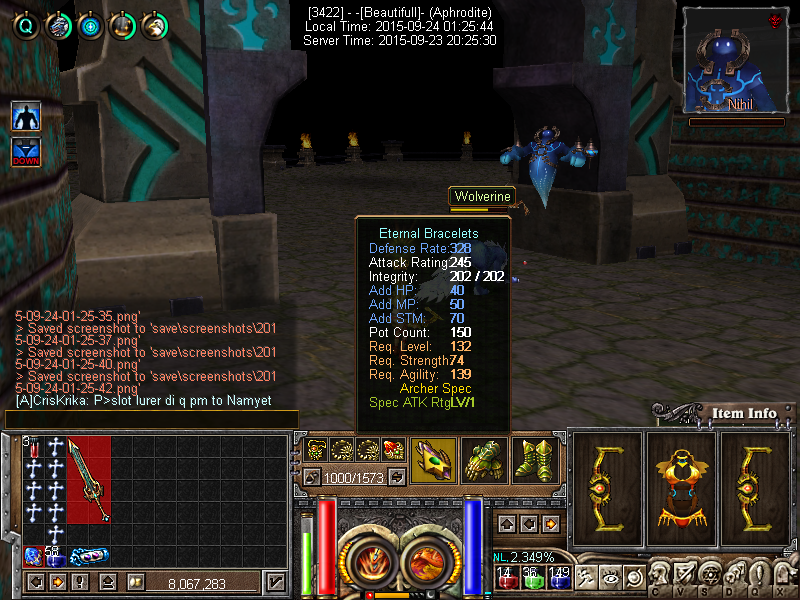Pick the red potion stack of 3
Viewport: 800px width, 600px height.
(32, 447)
